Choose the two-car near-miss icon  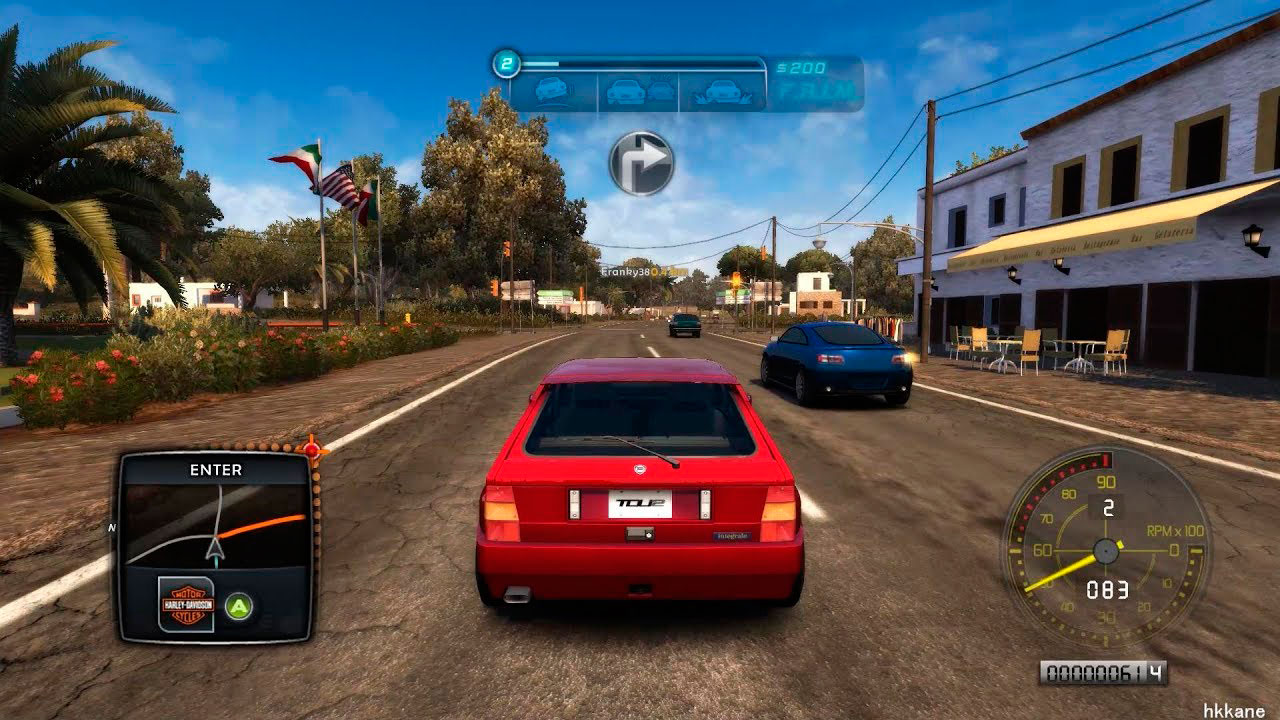pyautogui.click(x=638, y=92)
